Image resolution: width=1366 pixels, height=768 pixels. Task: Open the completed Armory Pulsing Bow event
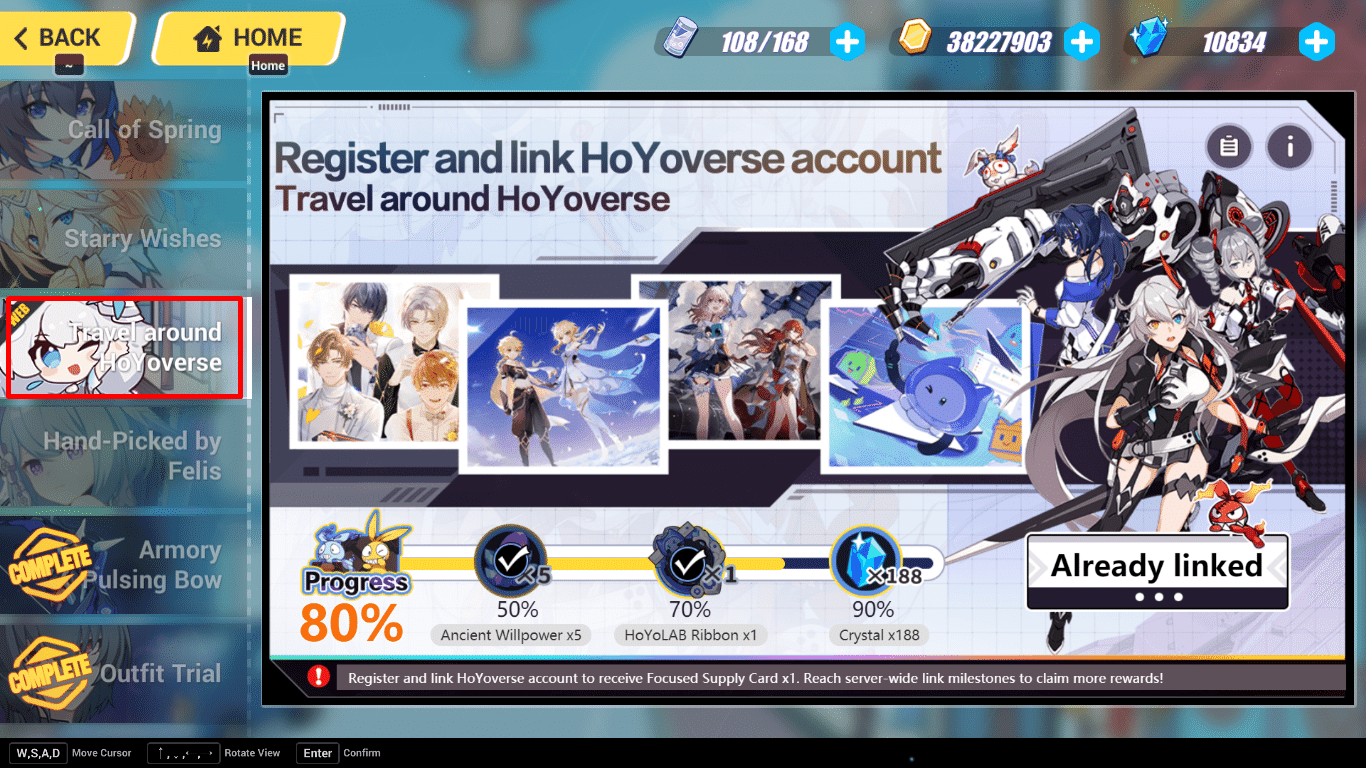[124, 565]
